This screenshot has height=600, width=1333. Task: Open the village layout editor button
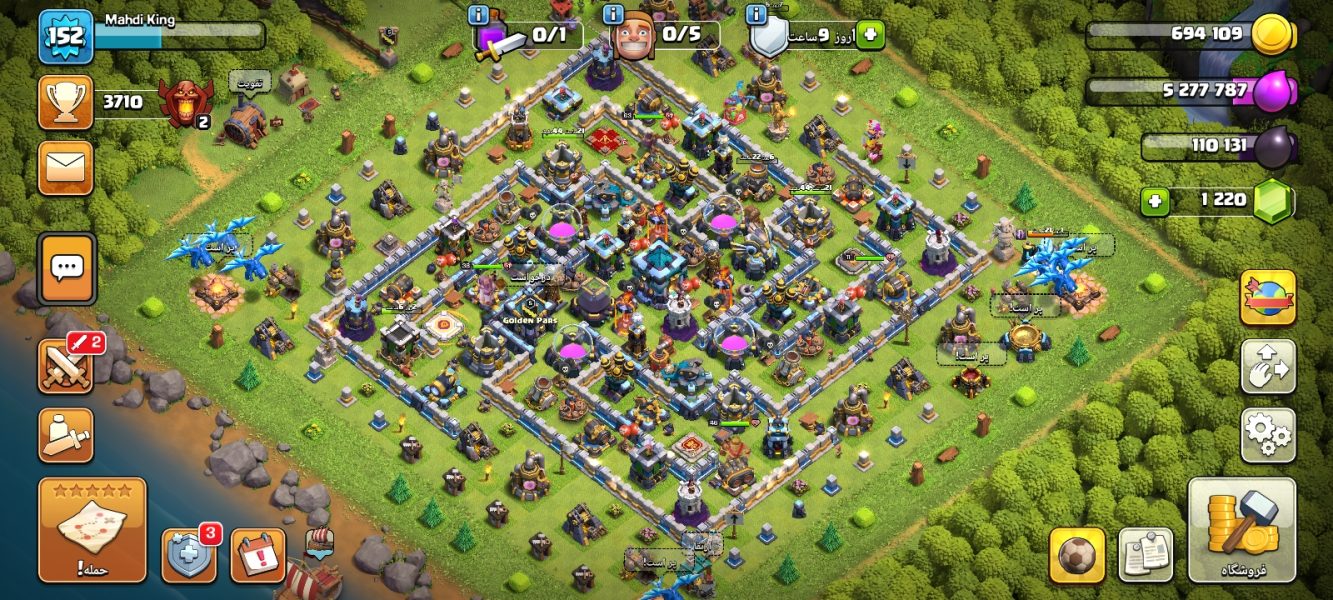pyautogui.click(x=1267, y=366)
